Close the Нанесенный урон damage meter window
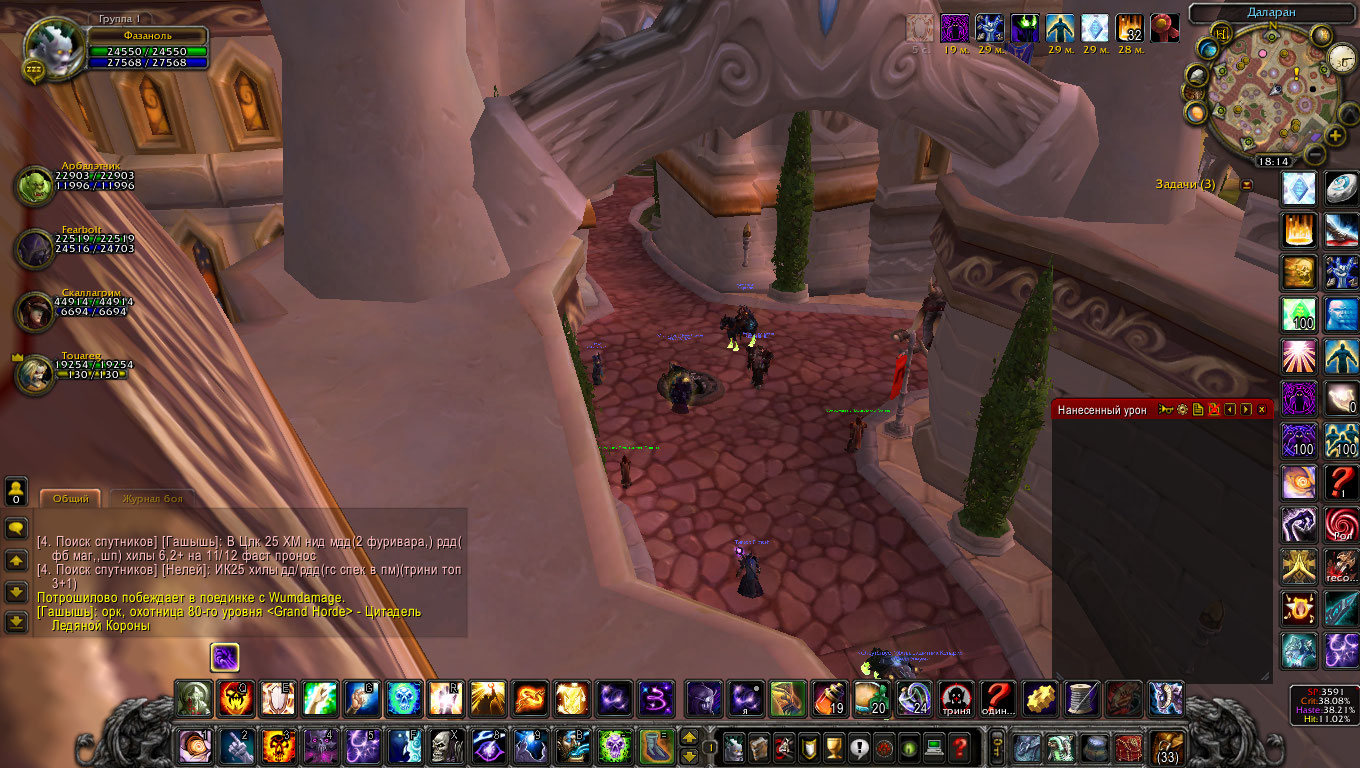 point(1262,410)
